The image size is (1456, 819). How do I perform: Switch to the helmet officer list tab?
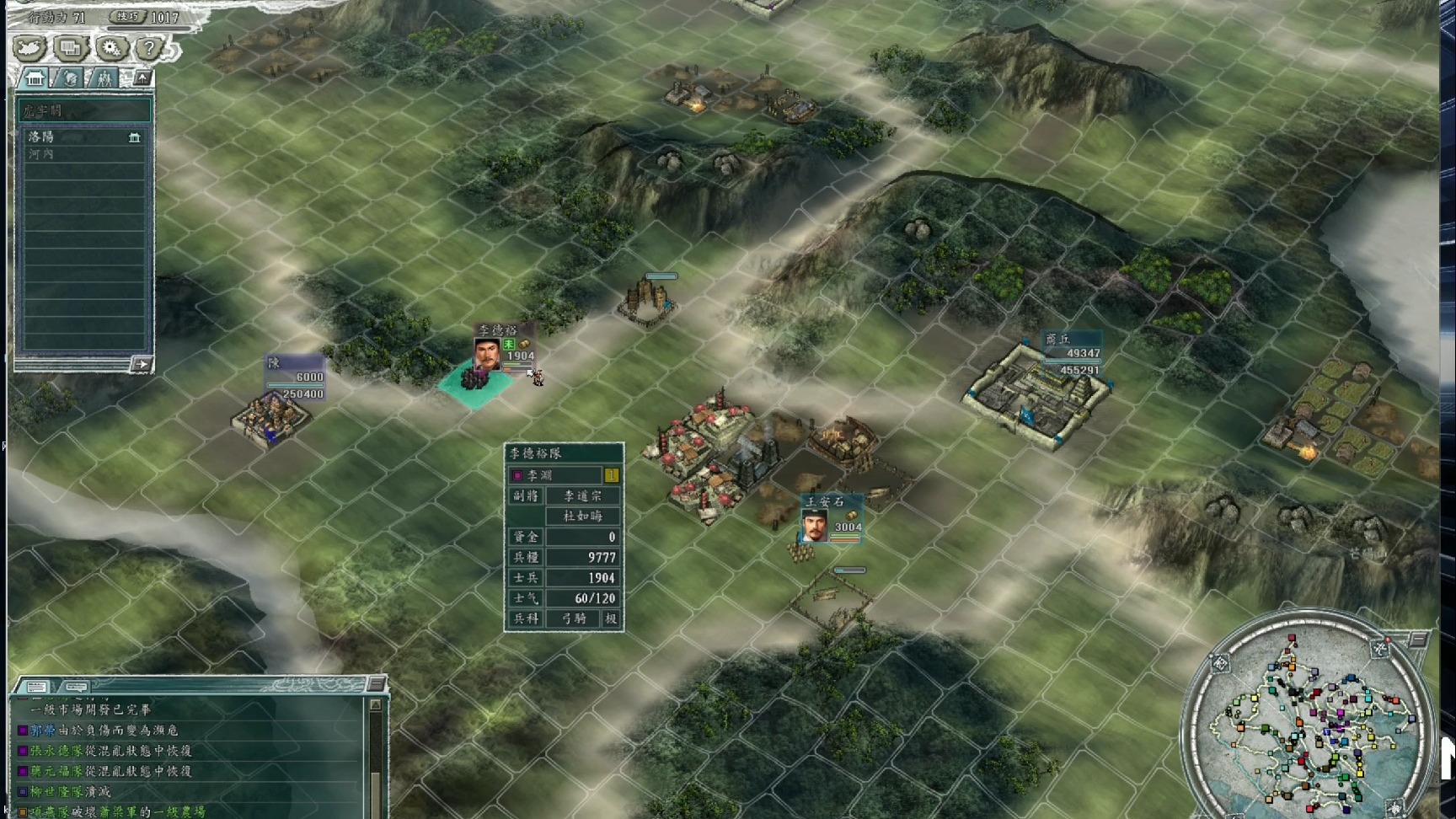71,79
